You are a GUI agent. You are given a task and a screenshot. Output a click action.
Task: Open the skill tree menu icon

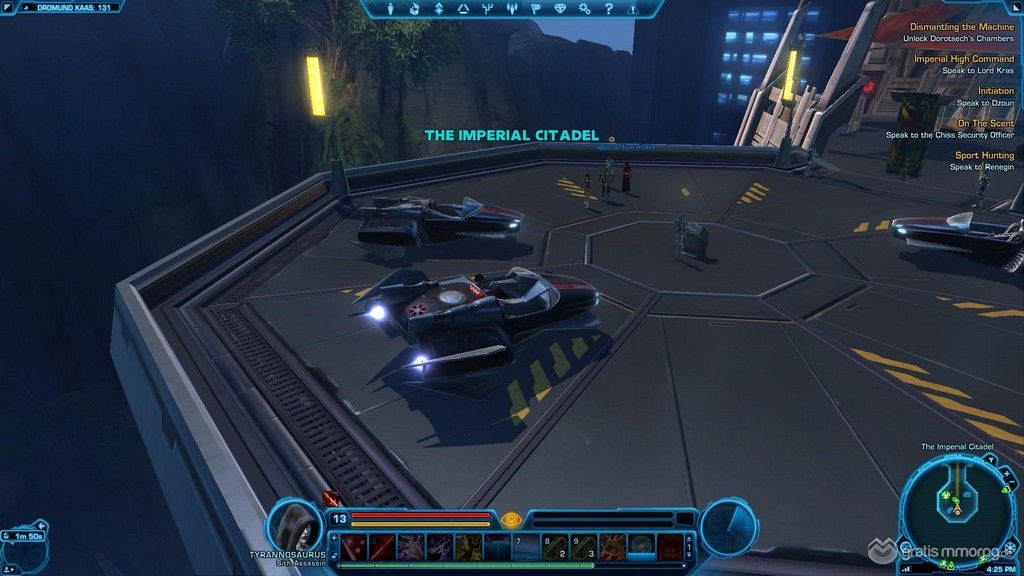[487, 9]
